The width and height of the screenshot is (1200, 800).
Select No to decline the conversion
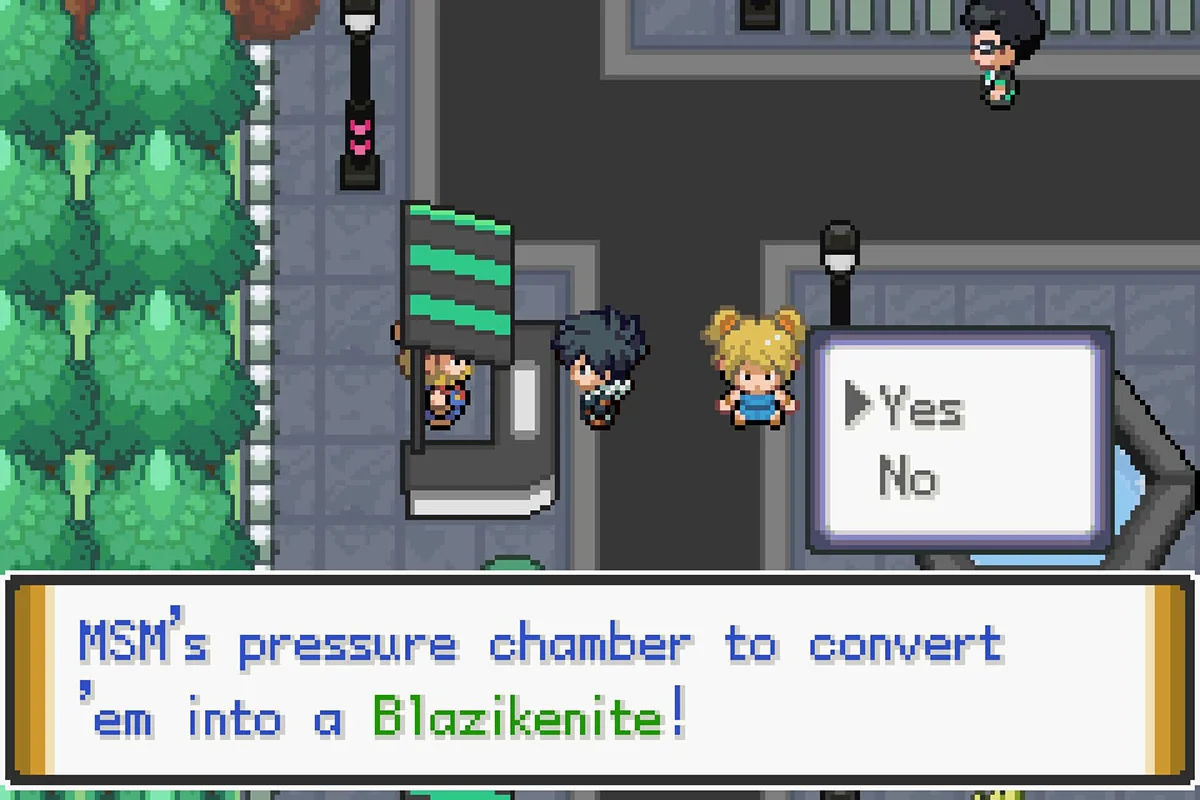click(908, 477)
